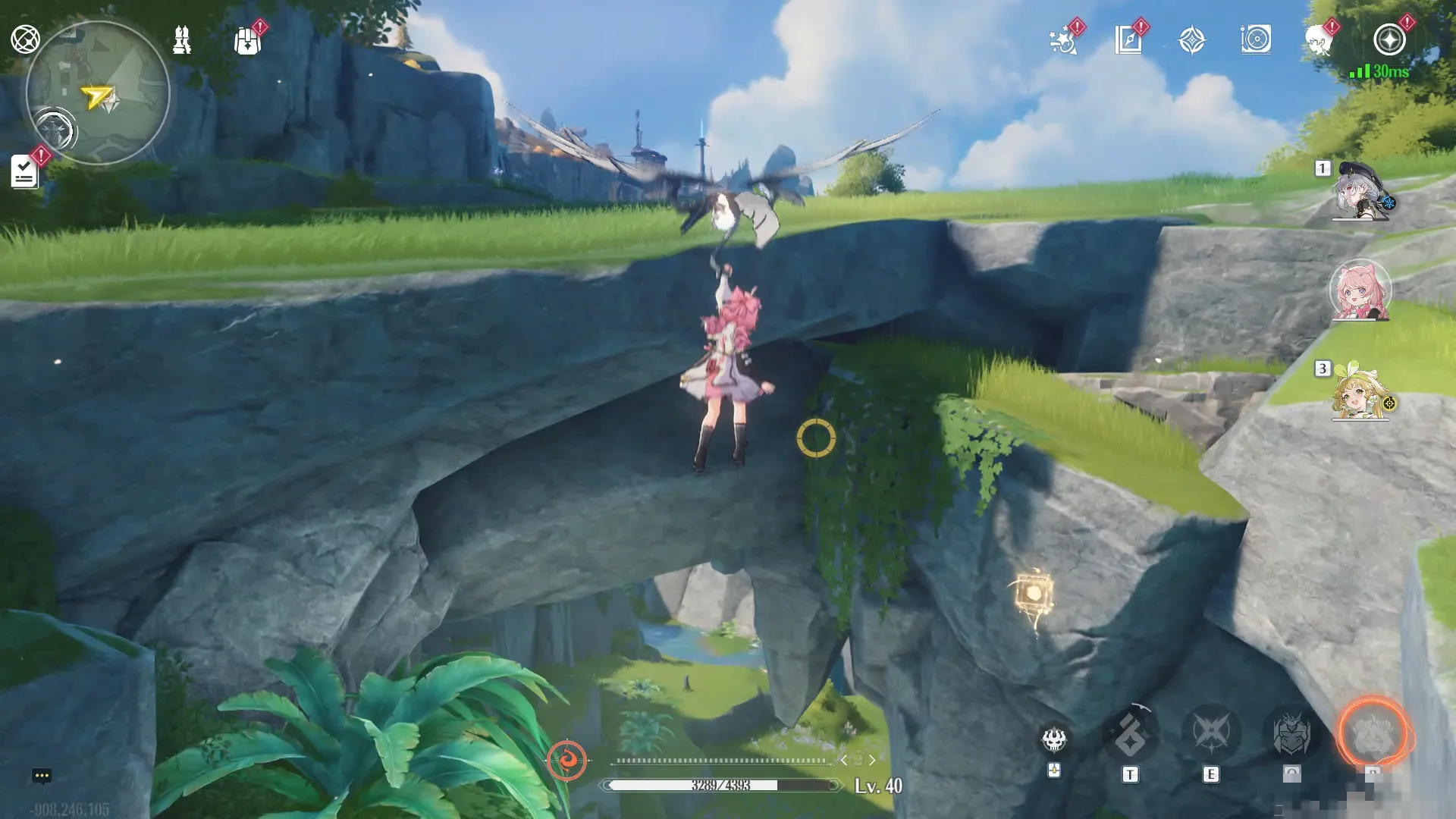Open the backpack inventory

(x=247, y=41)
